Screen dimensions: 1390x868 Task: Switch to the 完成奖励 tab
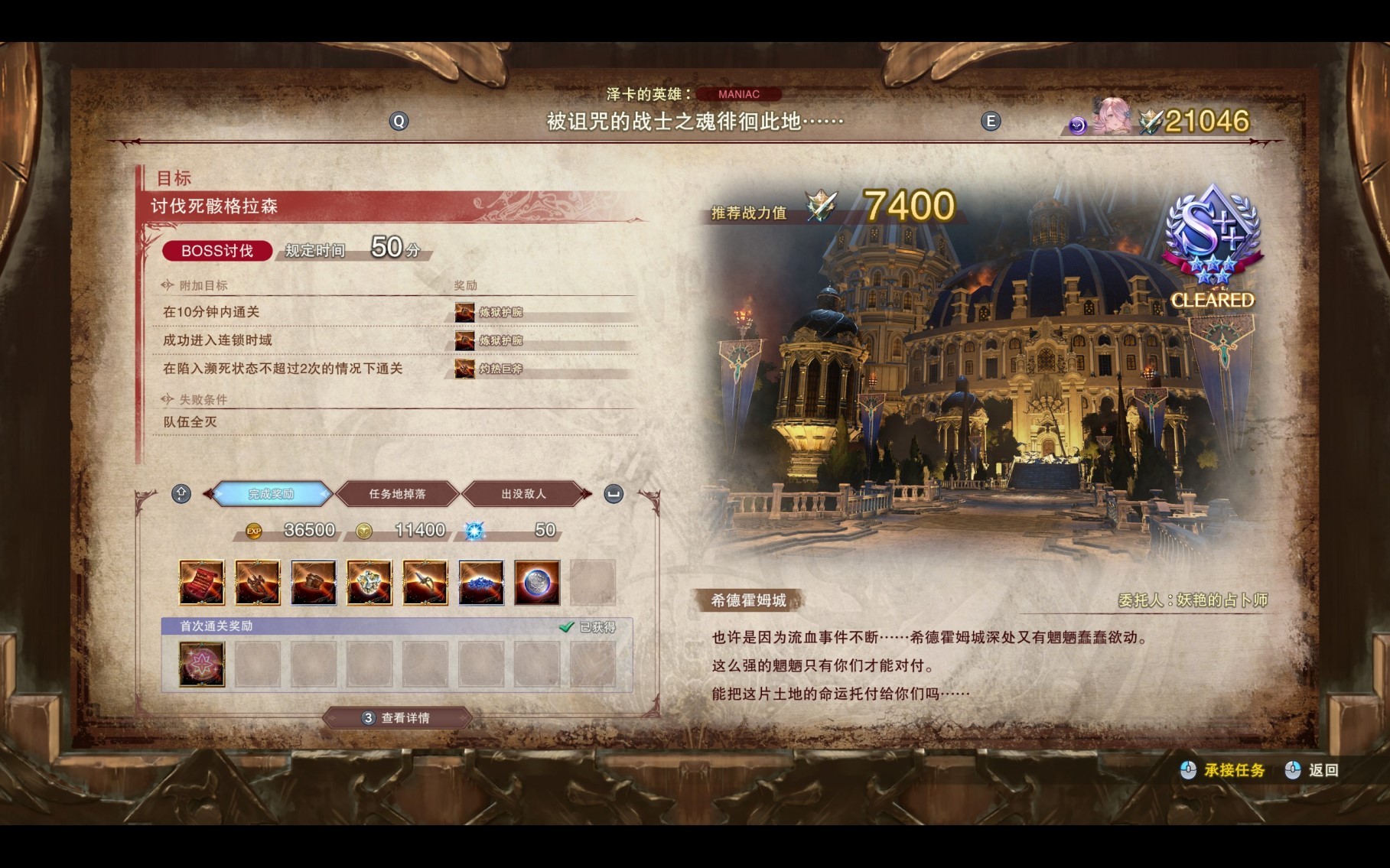point(271,494)
